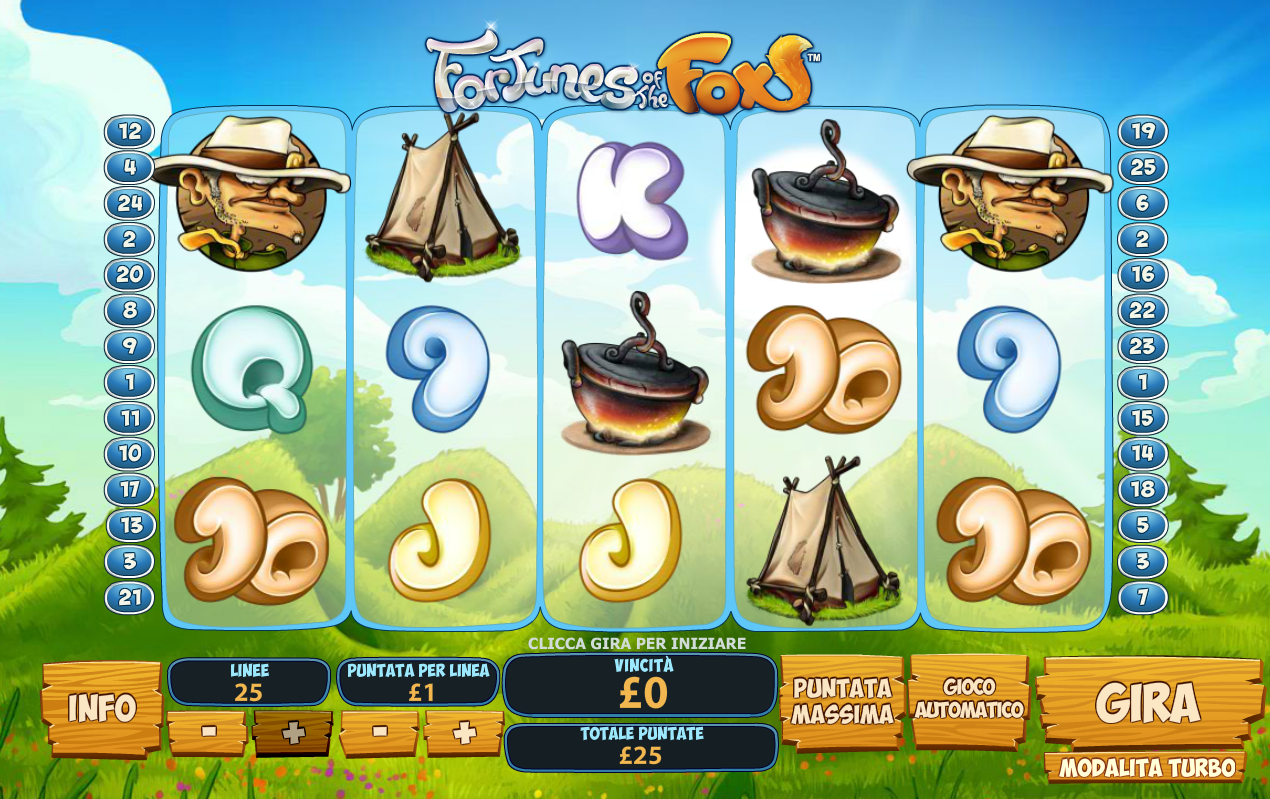Start Gioco Automatico autoplay

click(969, 698)
